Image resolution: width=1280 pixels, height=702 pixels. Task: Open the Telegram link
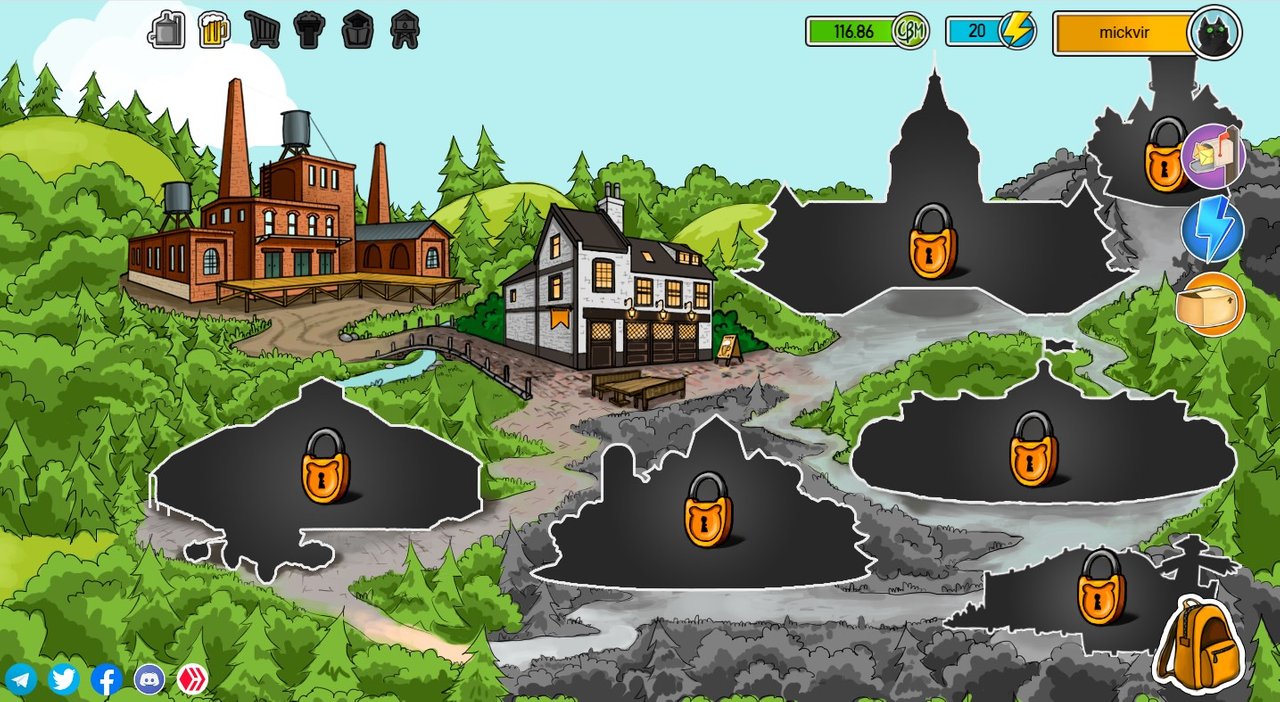point(20,680)
